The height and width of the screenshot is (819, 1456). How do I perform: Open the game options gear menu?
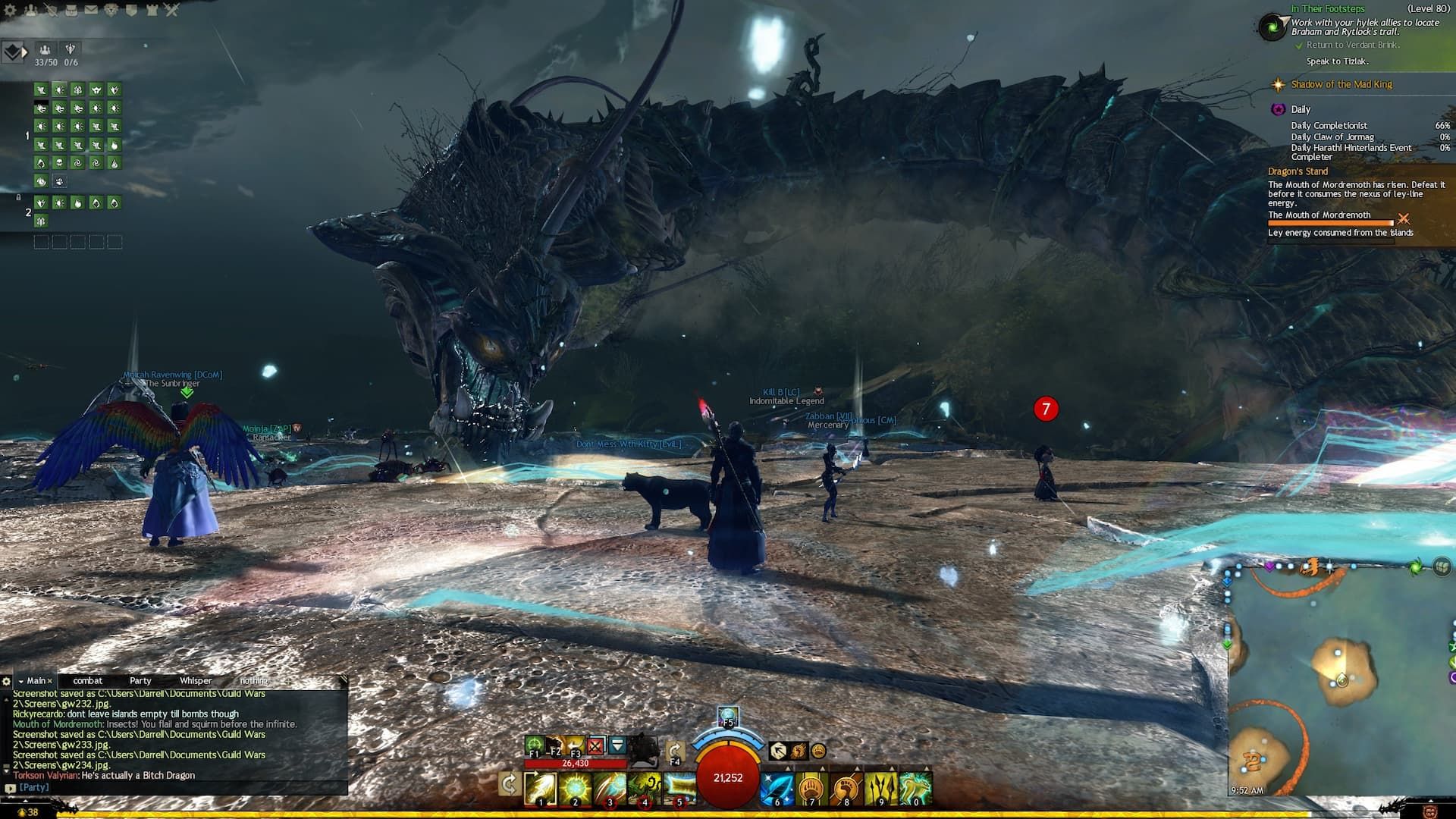point(10,10)
